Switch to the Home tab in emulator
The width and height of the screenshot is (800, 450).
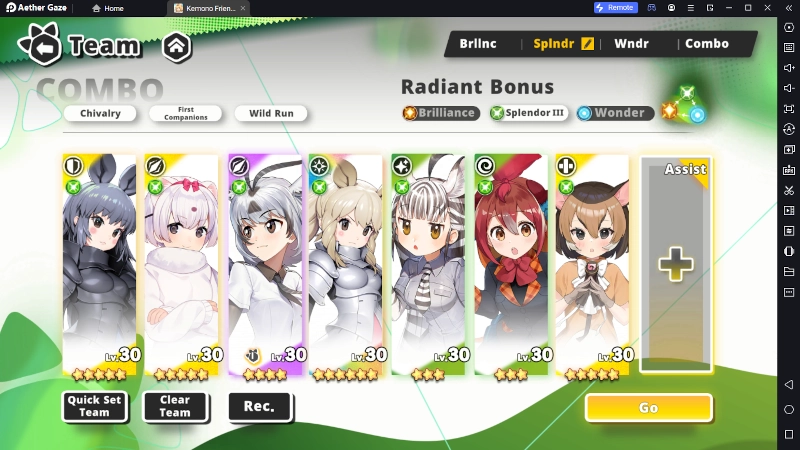(108, 8)
